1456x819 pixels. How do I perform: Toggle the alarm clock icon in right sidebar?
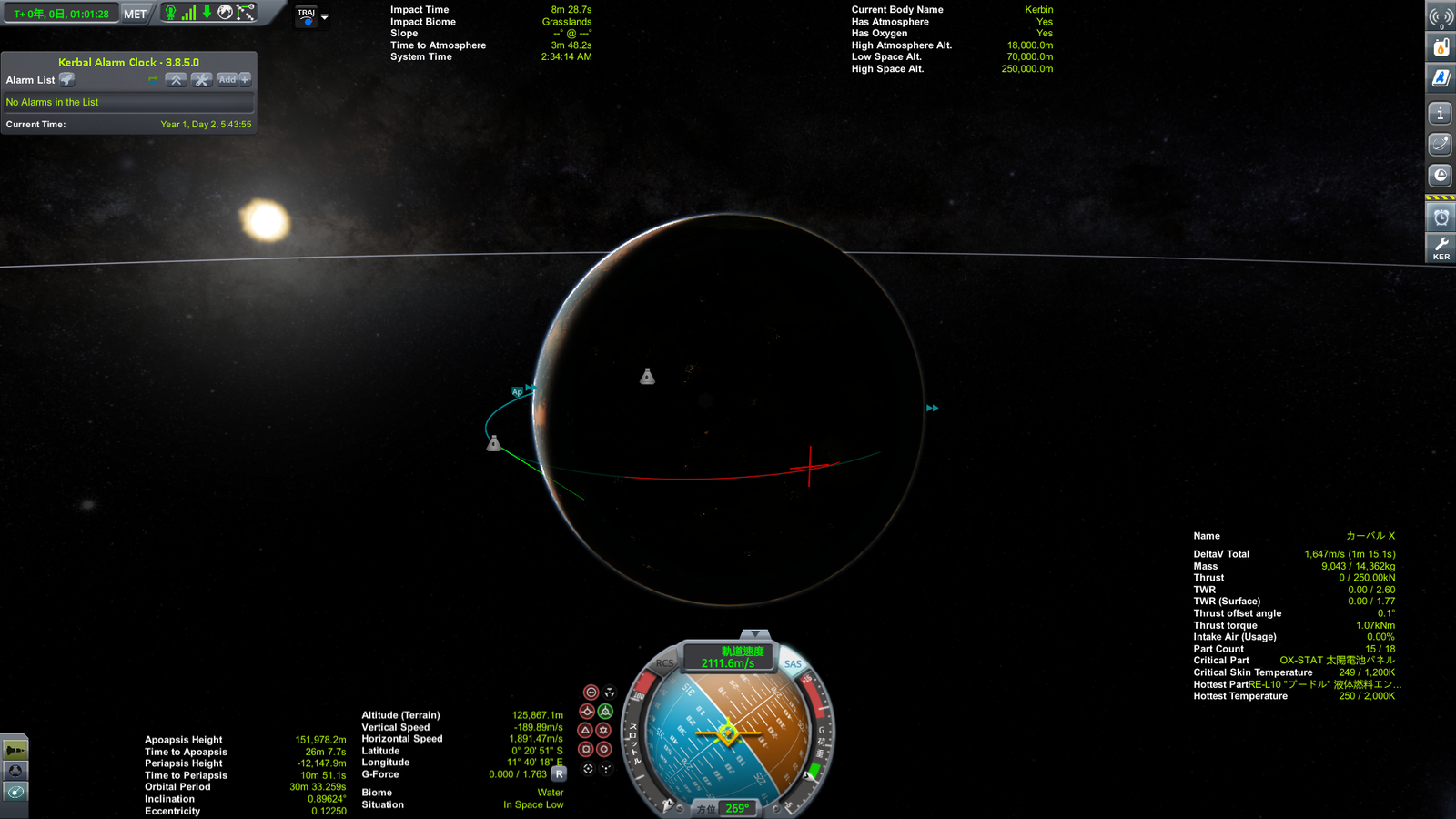[x=1441, y=217]
